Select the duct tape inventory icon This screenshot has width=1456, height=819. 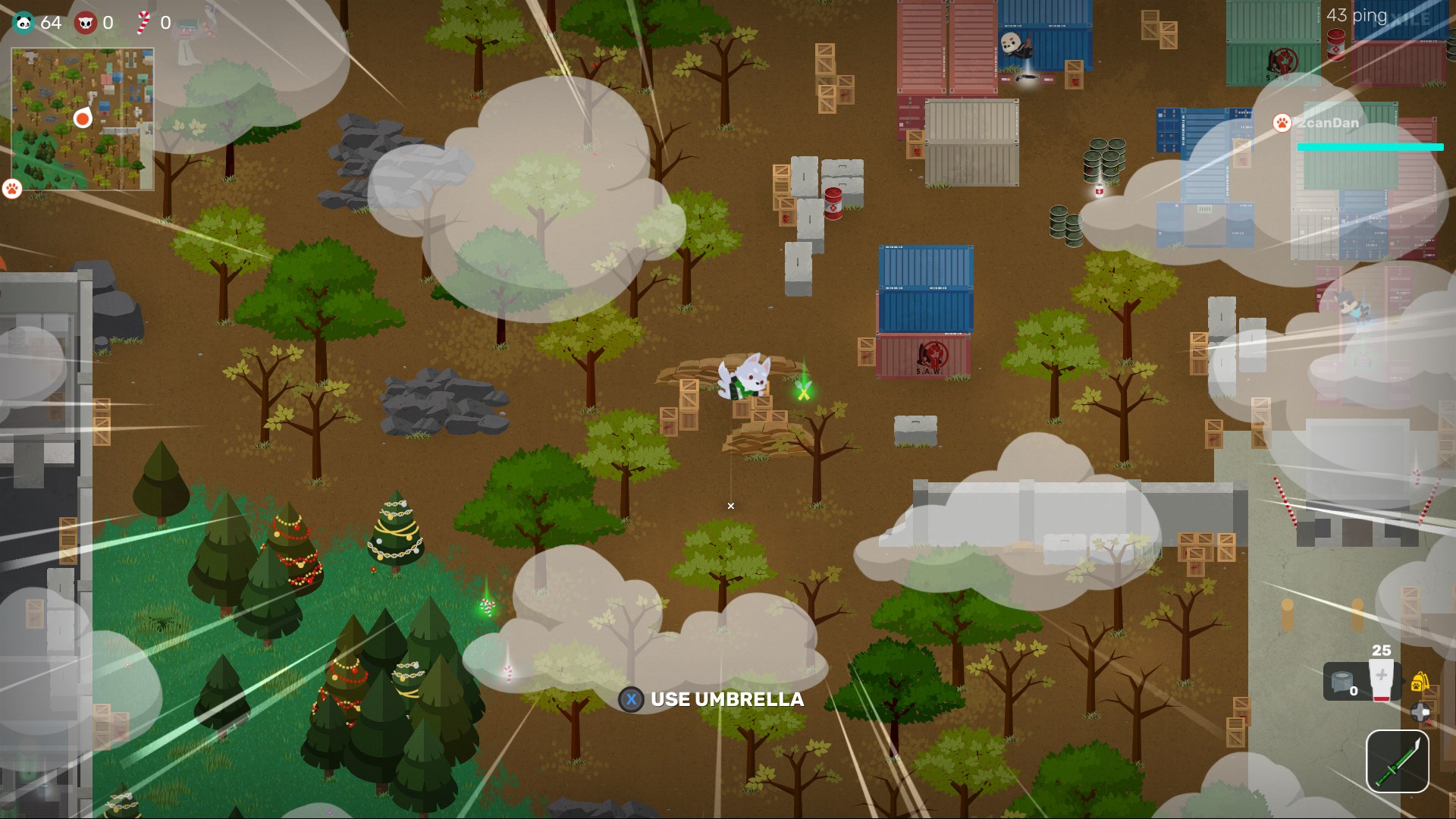click(1341, 681)
